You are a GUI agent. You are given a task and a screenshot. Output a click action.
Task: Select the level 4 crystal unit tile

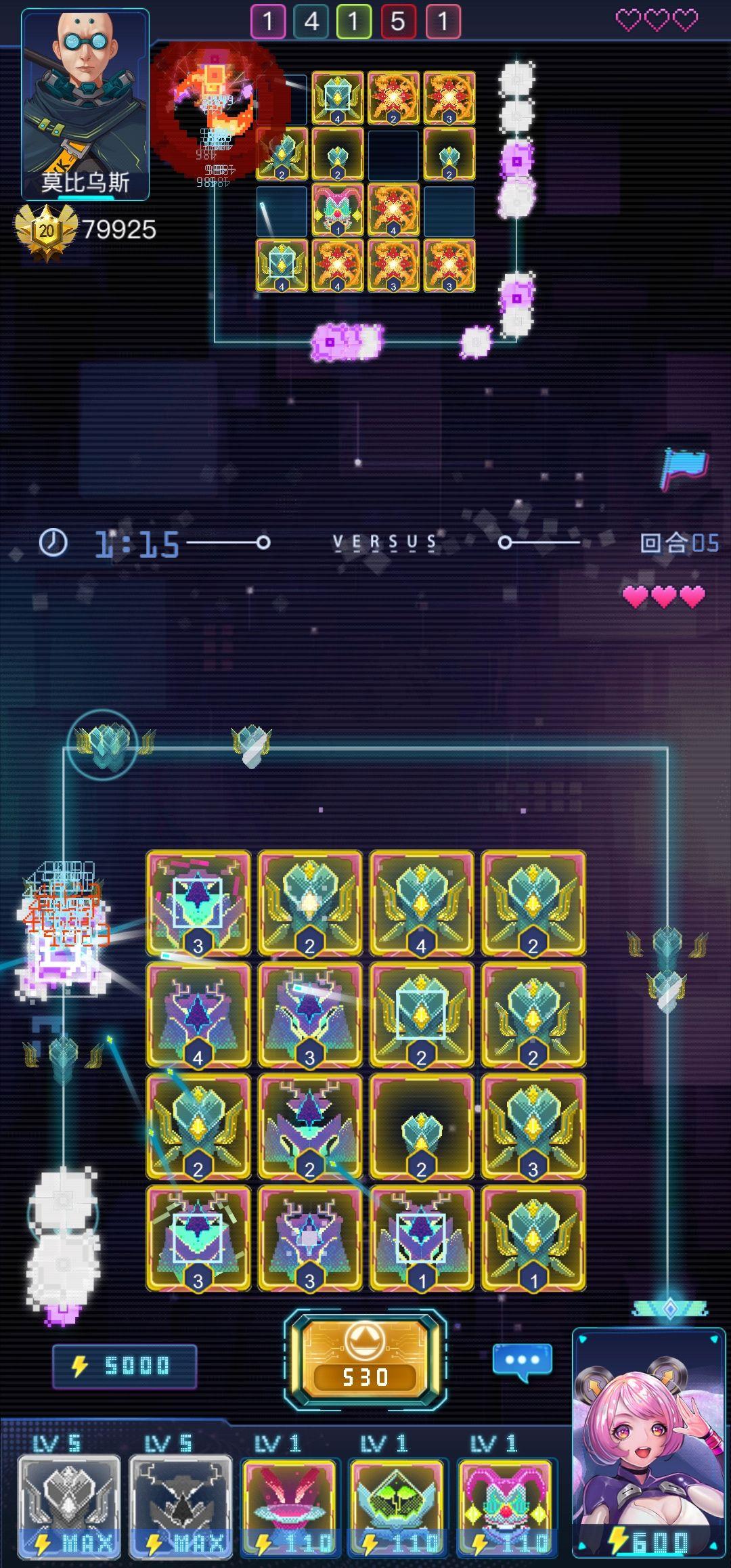[x=421, y=902]
